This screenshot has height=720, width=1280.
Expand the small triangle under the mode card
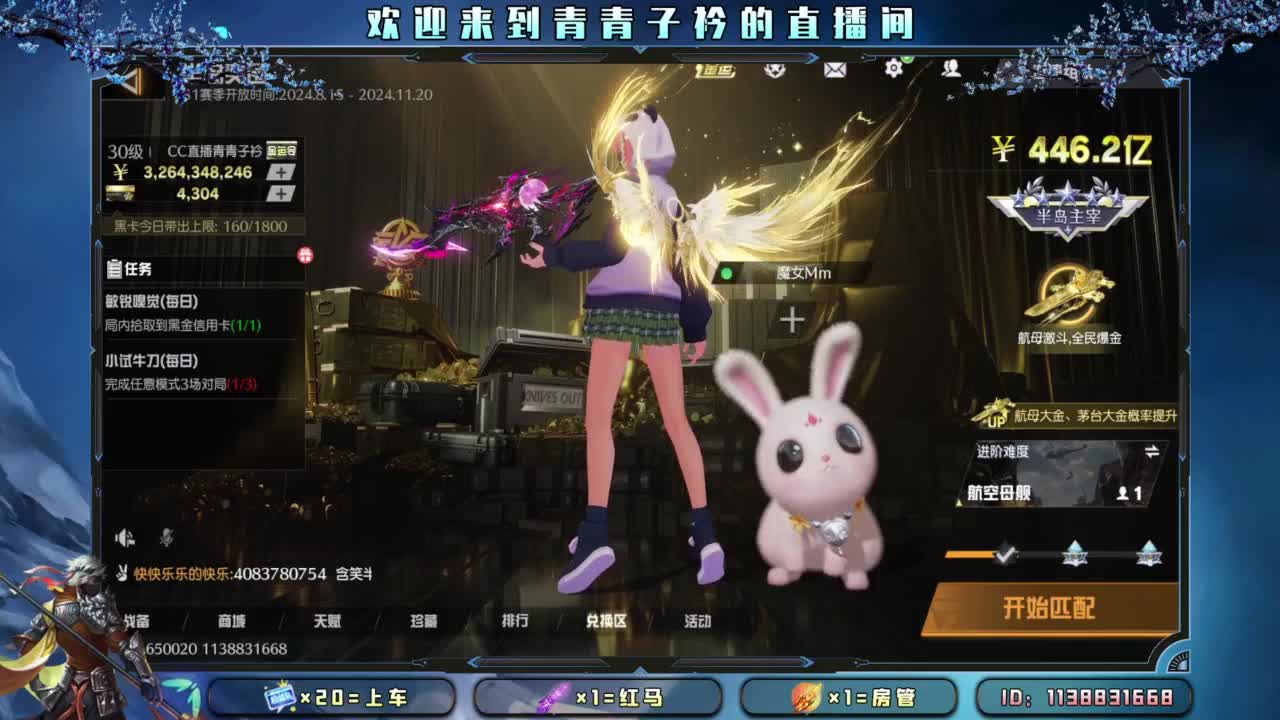(x=958, y=503)
